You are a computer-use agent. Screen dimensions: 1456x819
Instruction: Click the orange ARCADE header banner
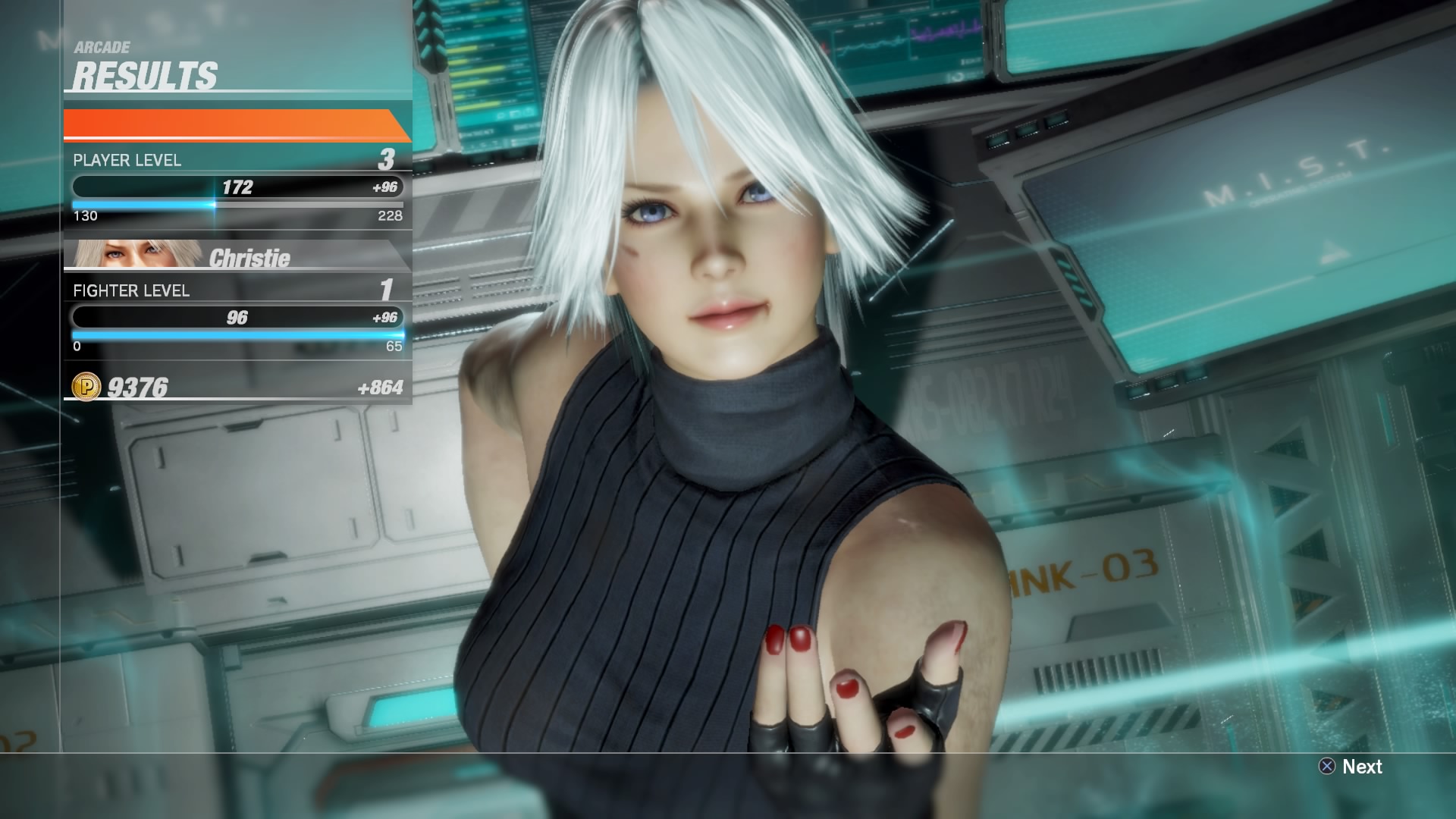tap(227, 124)
